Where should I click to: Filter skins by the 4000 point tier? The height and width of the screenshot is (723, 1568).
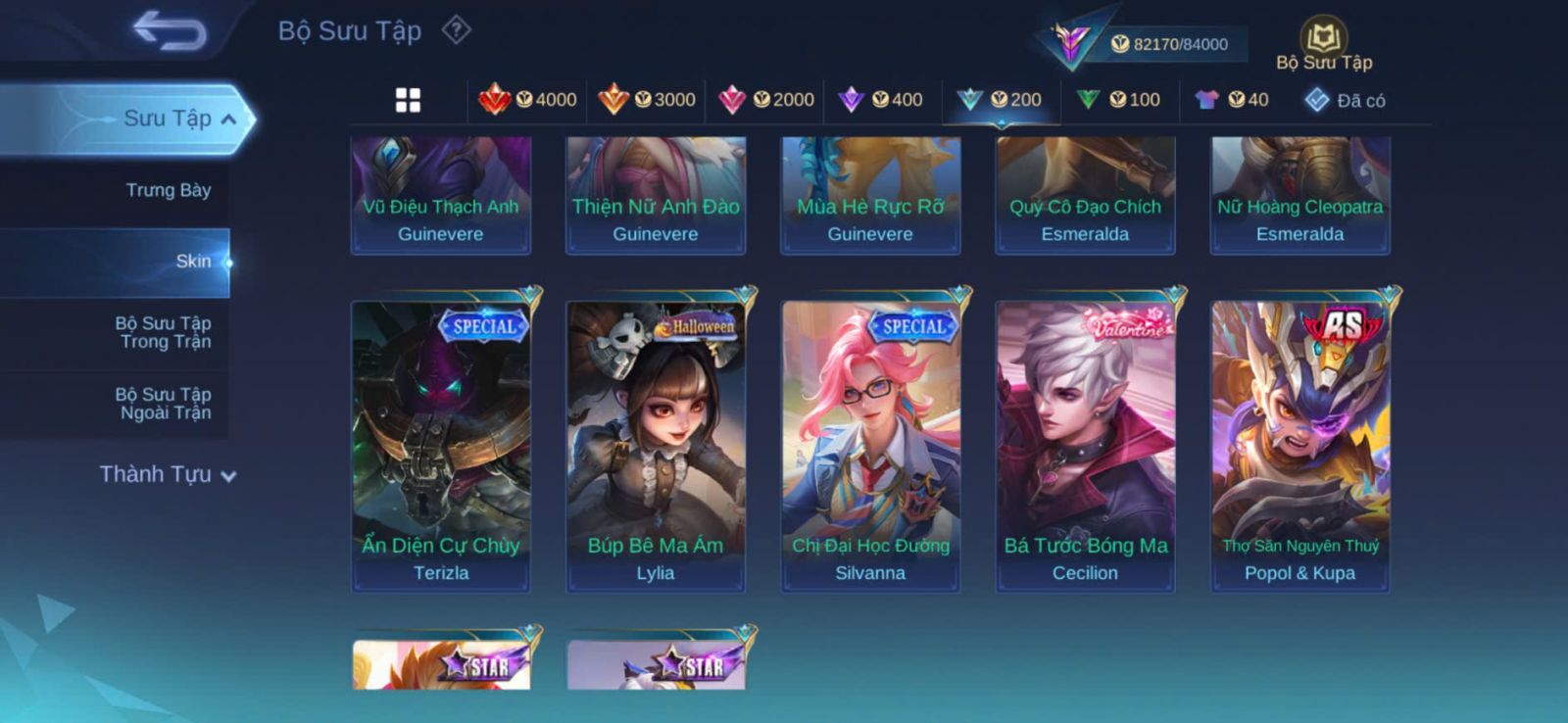528,100
